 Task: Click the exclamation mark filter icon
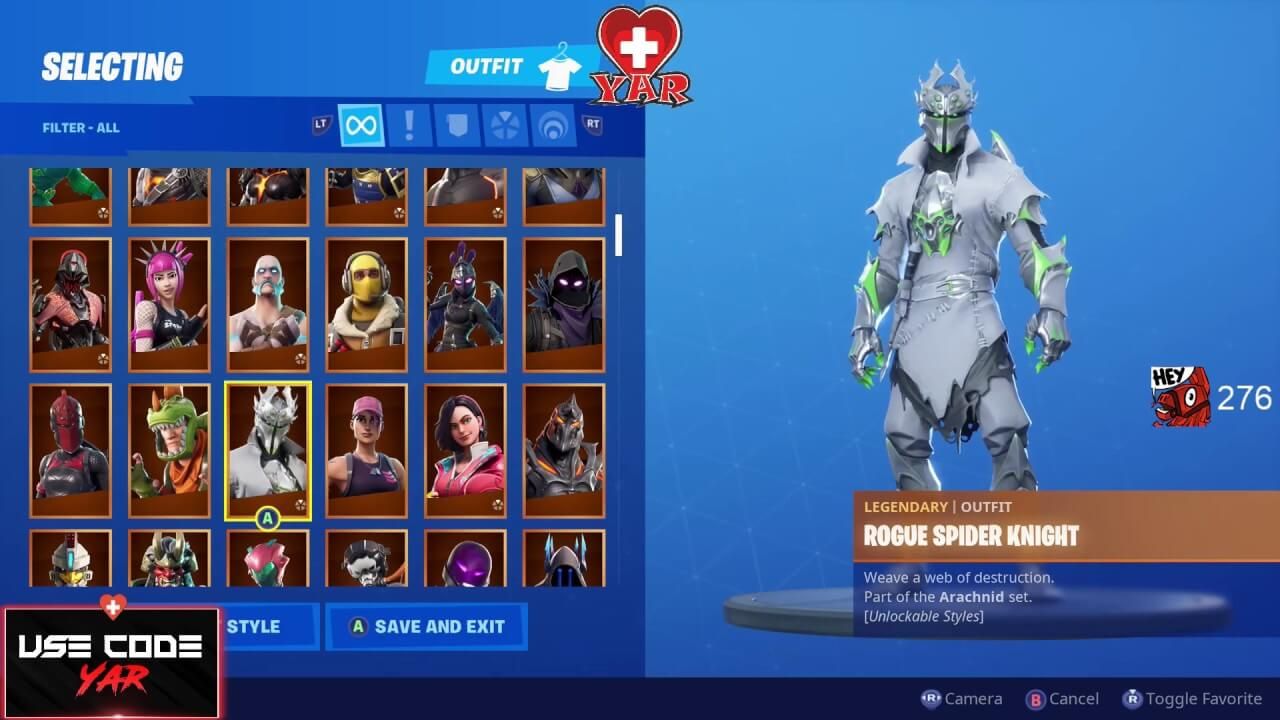click(x=408, y=126)
